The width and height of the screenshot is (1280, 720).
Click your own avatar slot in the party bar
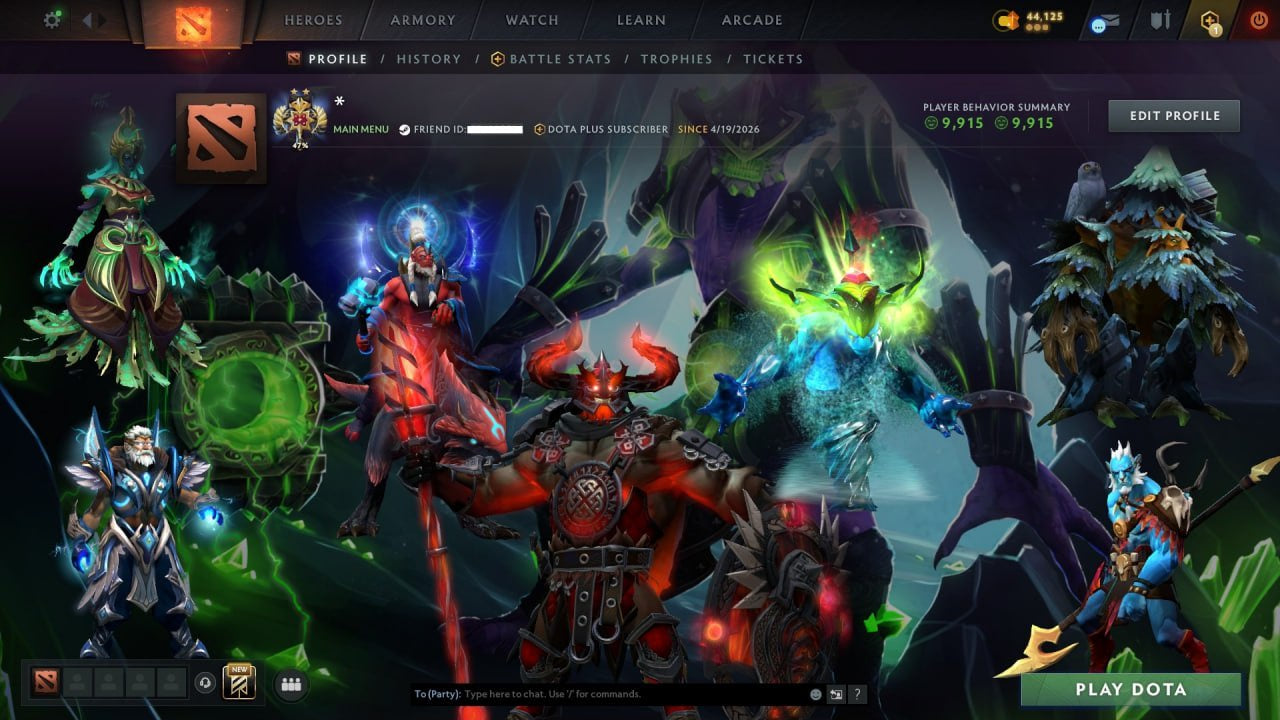(45, 682)
